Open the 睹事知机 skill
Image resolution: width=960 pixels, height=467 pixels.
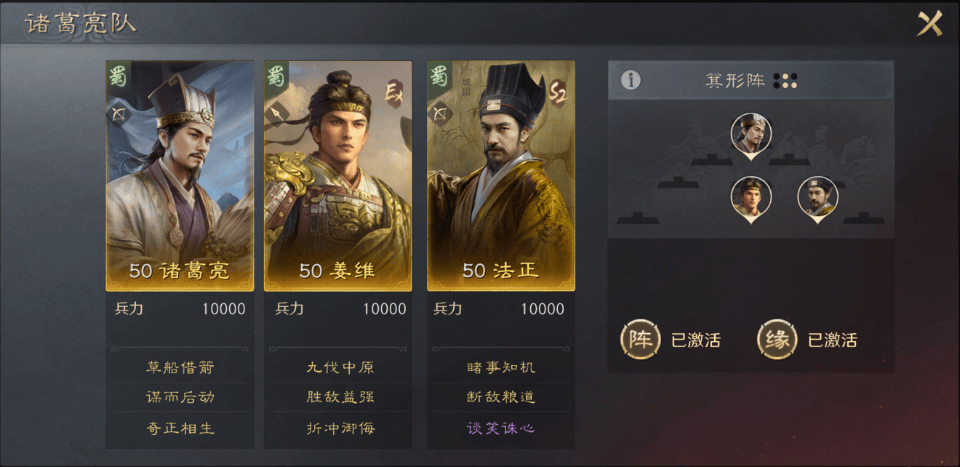tap(501, 367)
